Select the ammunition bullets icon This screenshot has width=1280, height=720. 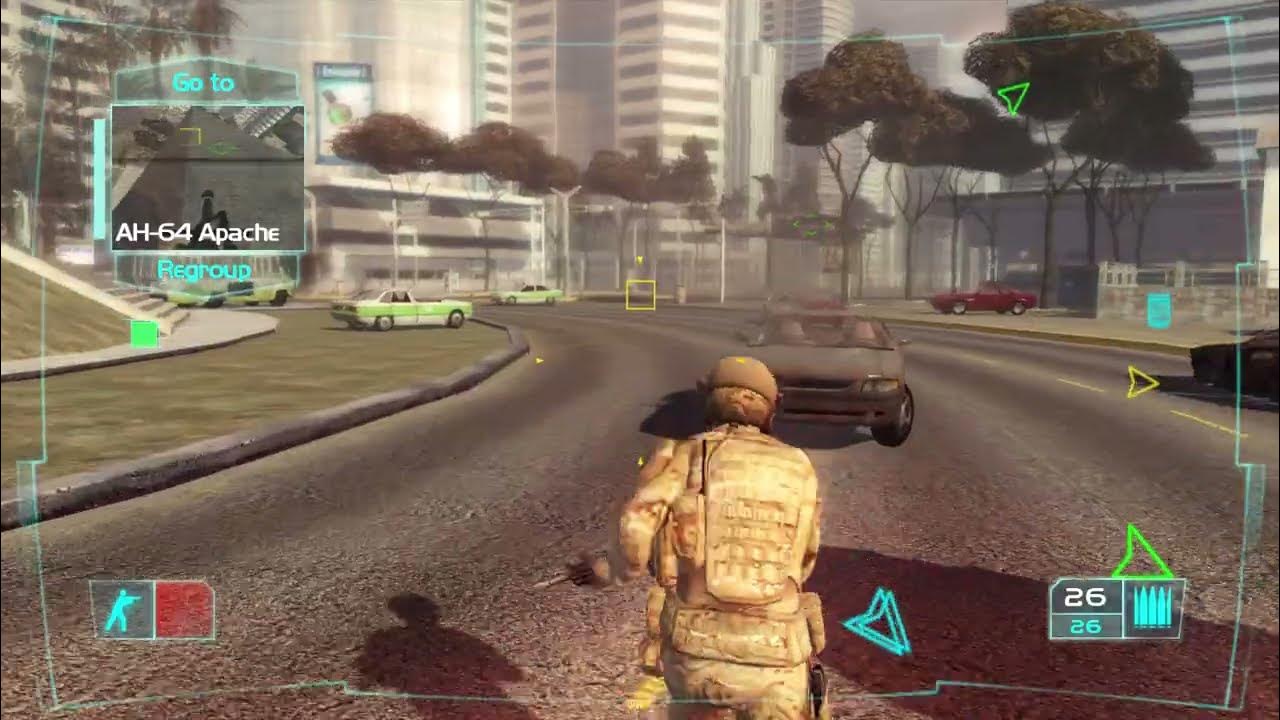point(1152,604)
